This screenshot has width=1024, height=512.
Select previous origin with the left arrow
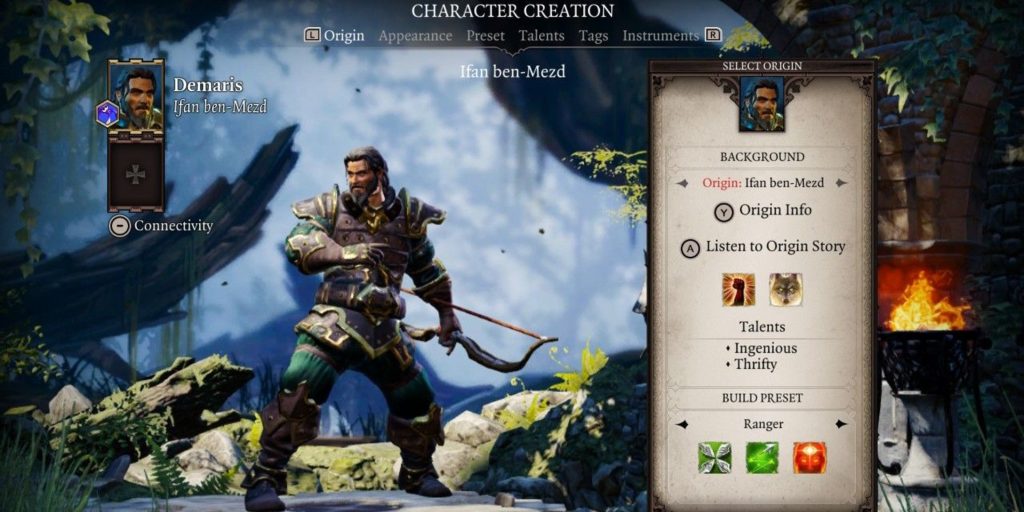tap(682, 183)
